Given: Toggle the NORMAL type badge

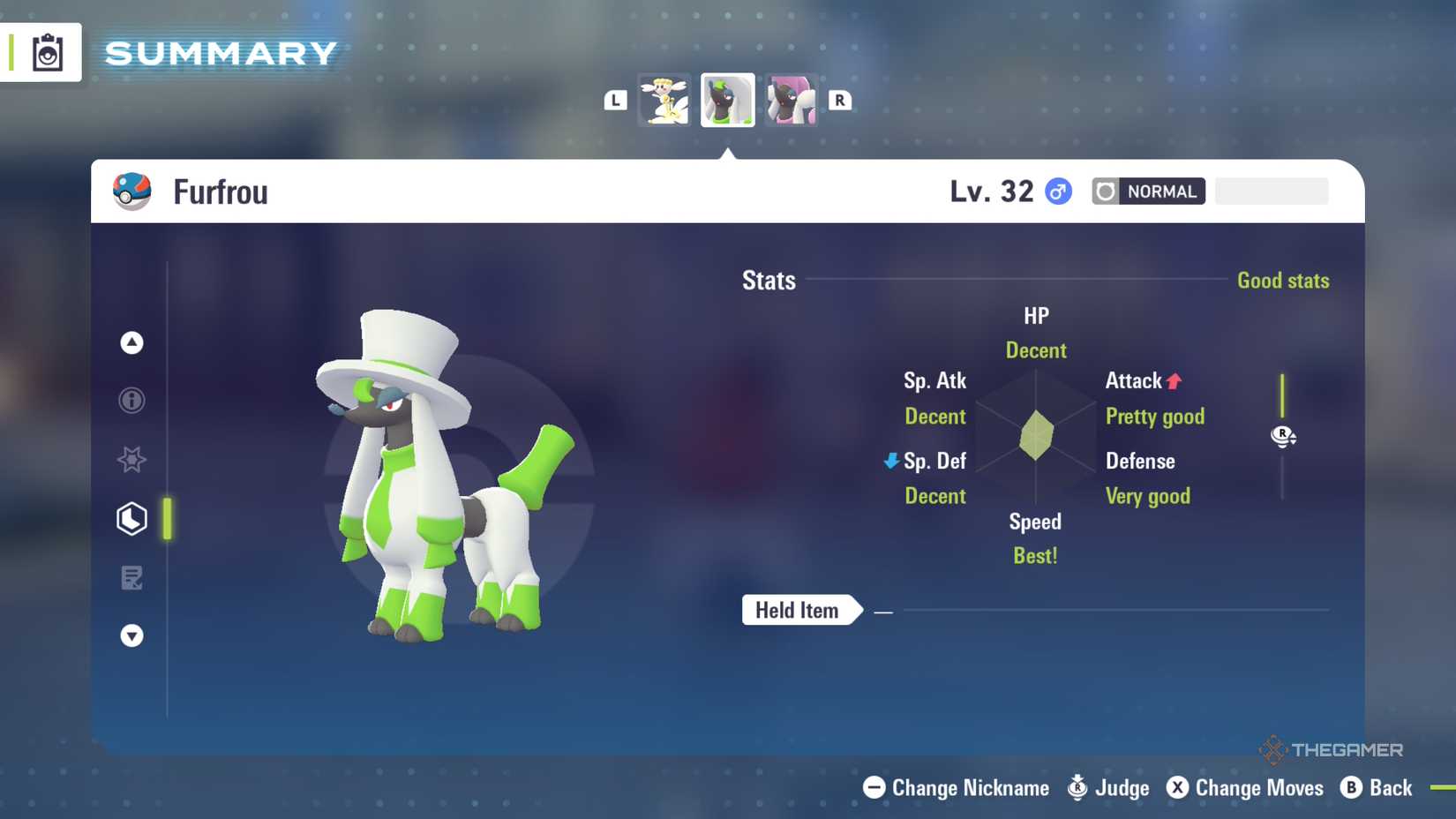Looking at the screenshot, I should point(1147,191).
